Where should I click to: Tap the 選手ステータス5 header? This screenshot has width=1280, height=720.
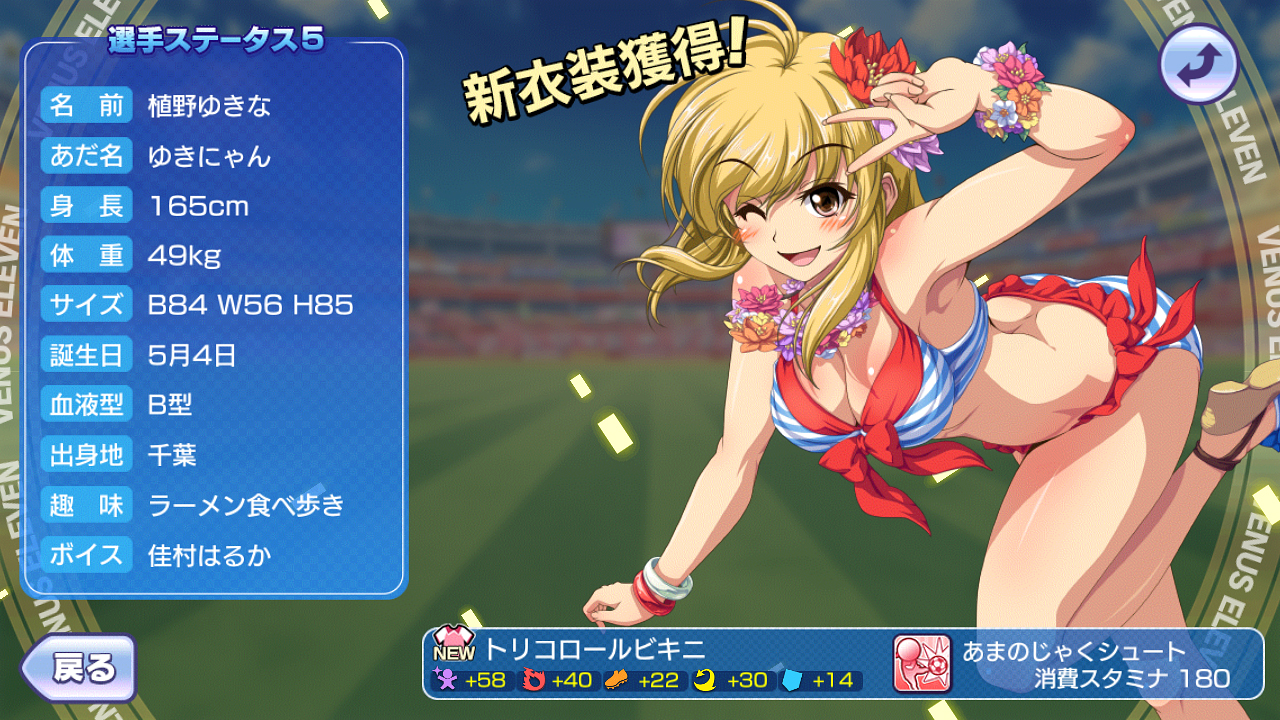(x=215, y=40)
